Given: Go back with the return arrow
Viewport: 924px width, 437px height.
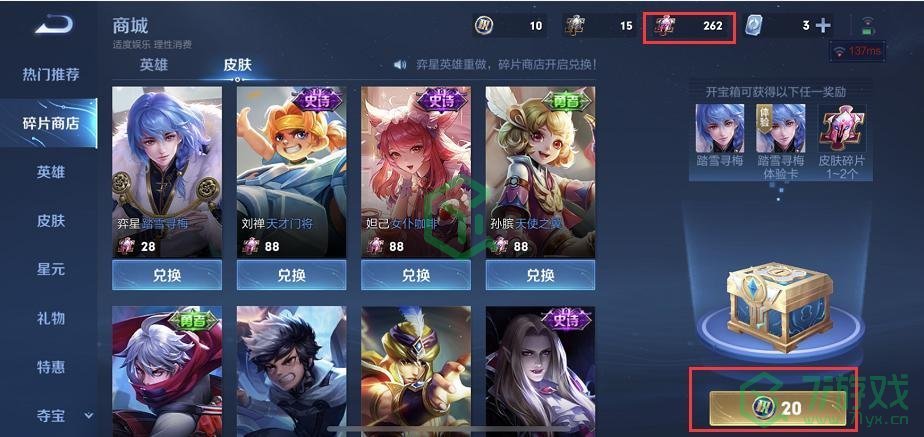Looking at the screenshot, I should pos(53,26).
